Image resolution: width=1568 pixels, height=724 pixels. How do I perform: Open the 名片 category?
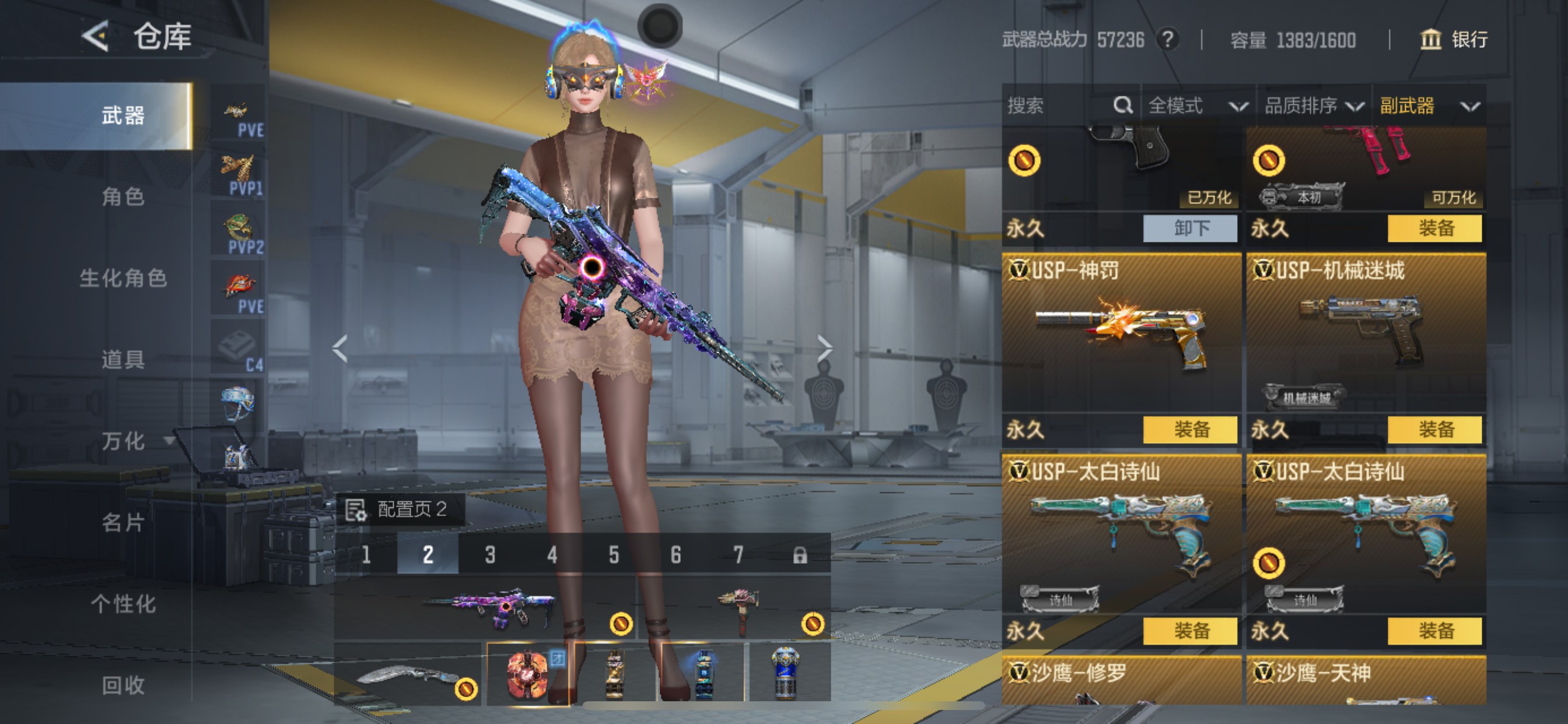click(123, 522)
